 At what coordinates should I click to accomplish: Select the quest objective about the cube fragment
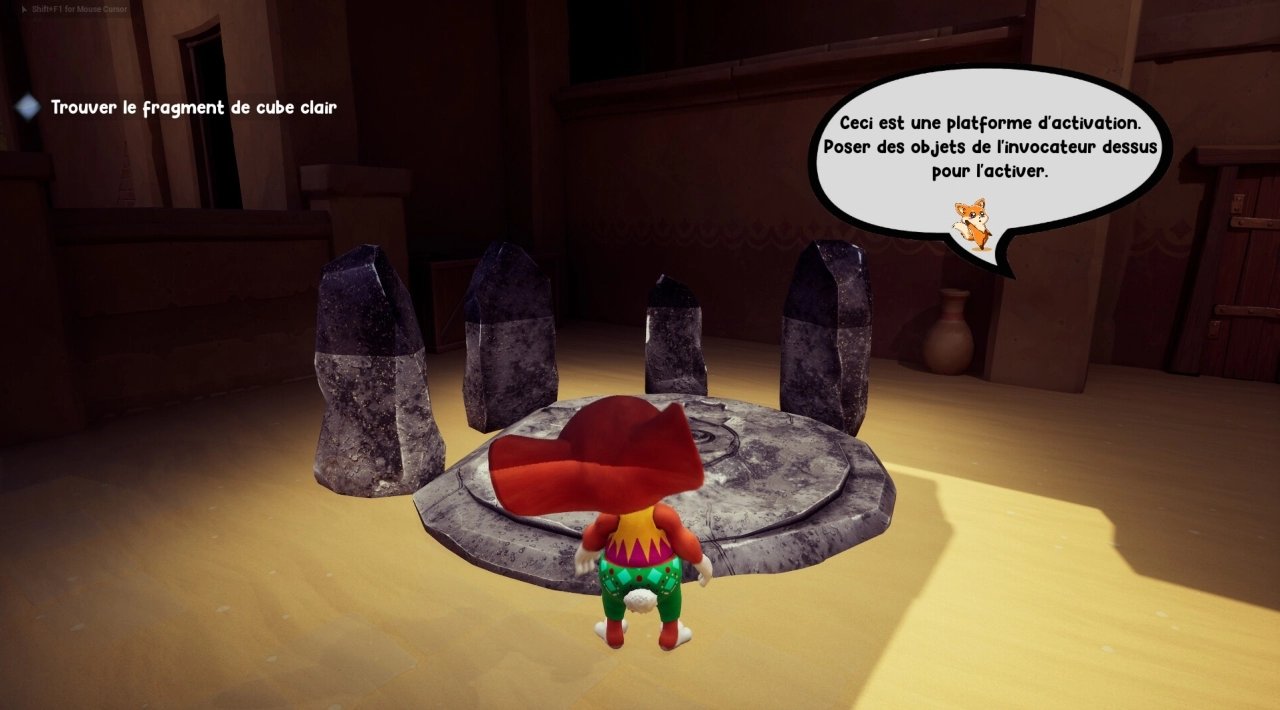click(194, 107)
